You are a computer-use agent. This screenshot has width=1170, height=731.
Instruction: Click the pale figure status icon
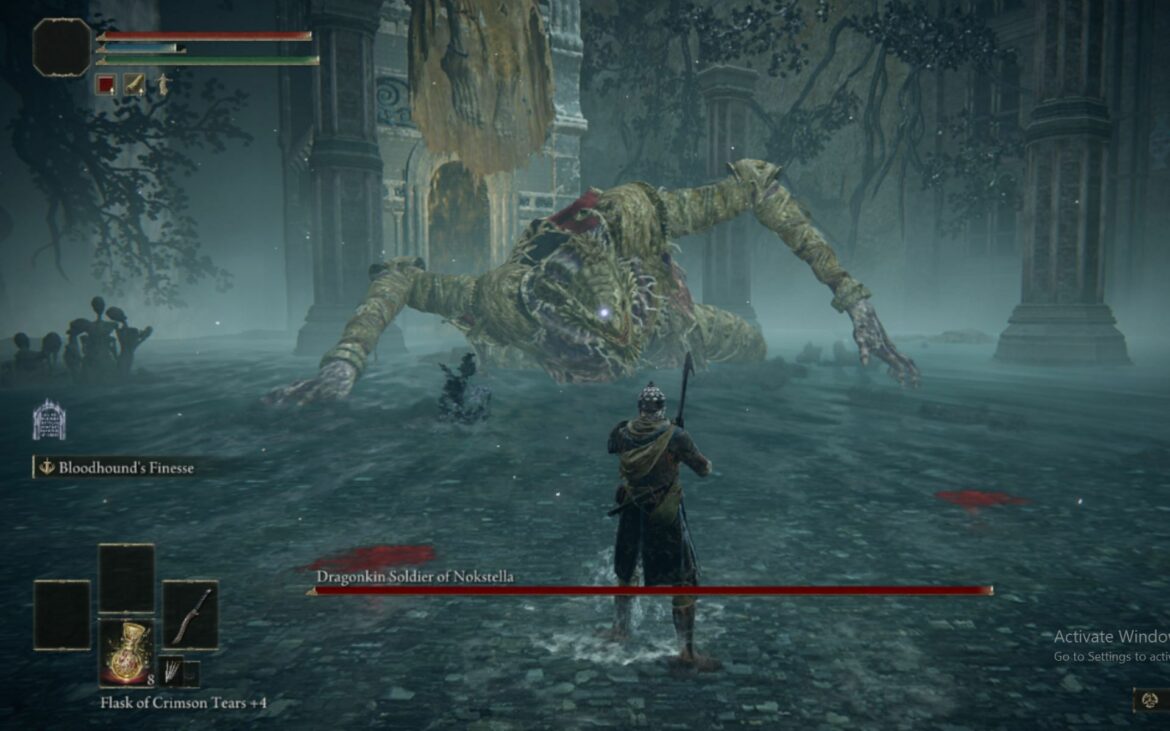[x=160, y=85]
